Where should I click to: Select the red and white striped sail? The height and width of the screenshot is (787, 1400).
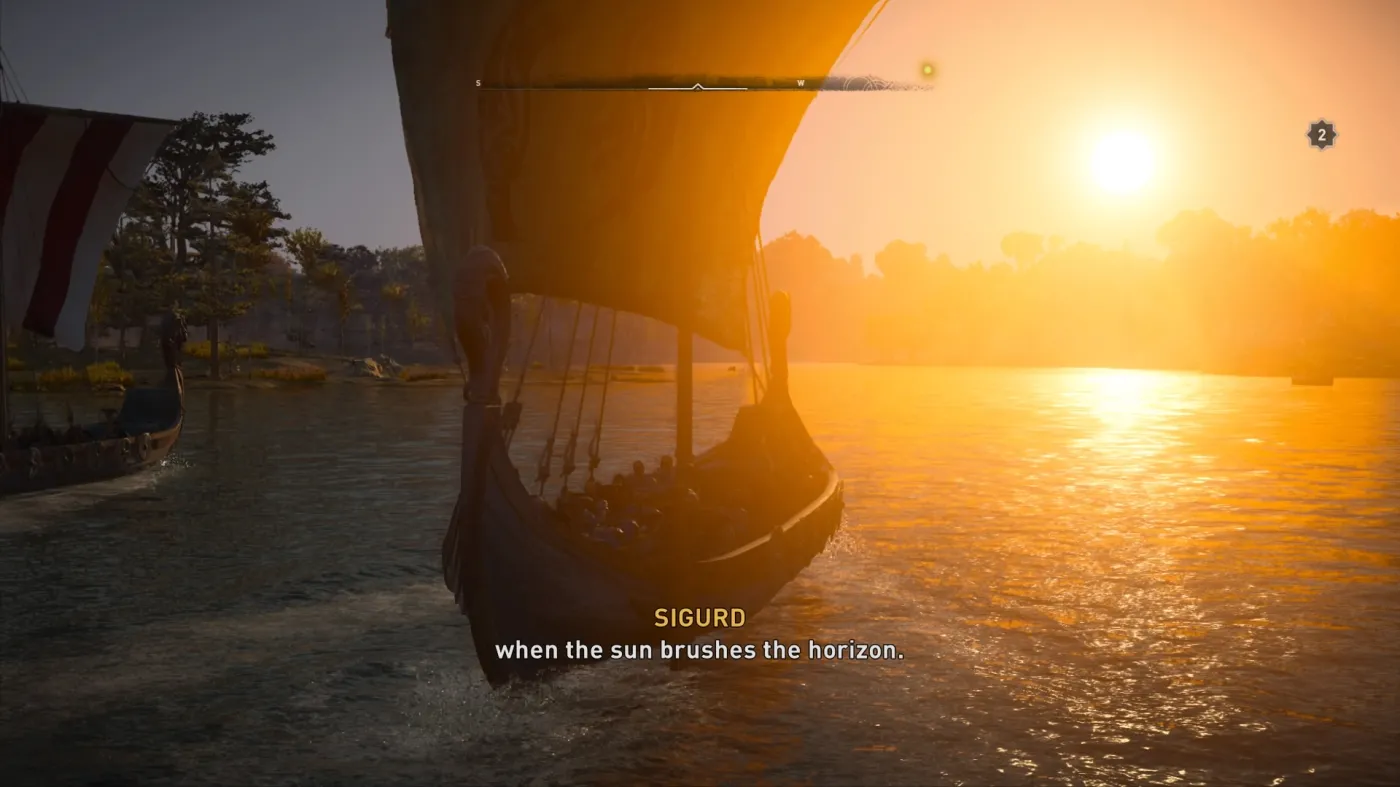[40, 200]
